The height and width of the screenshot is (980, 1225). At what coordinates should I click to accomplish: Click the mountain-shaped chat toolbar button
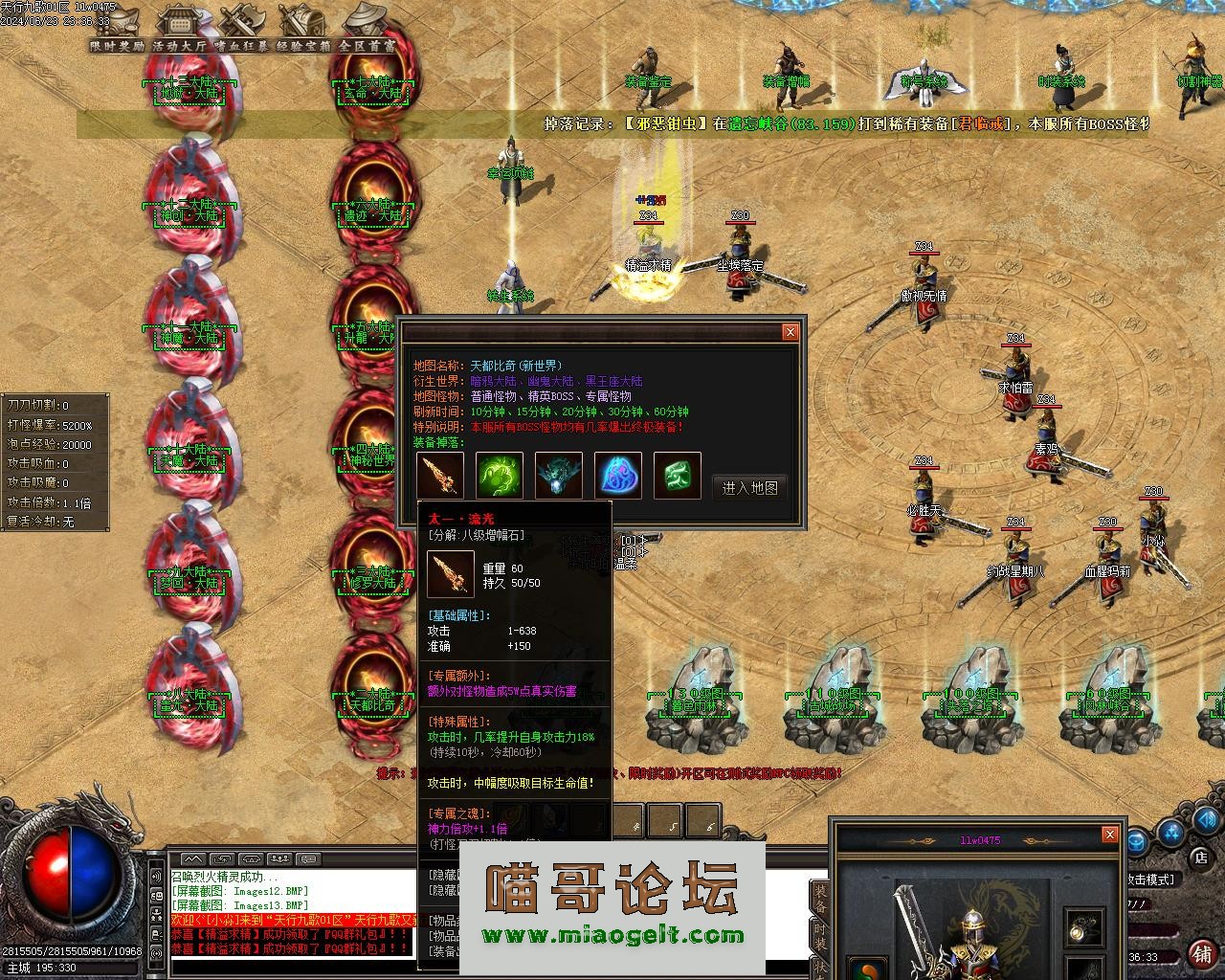(x=194, y=858)
